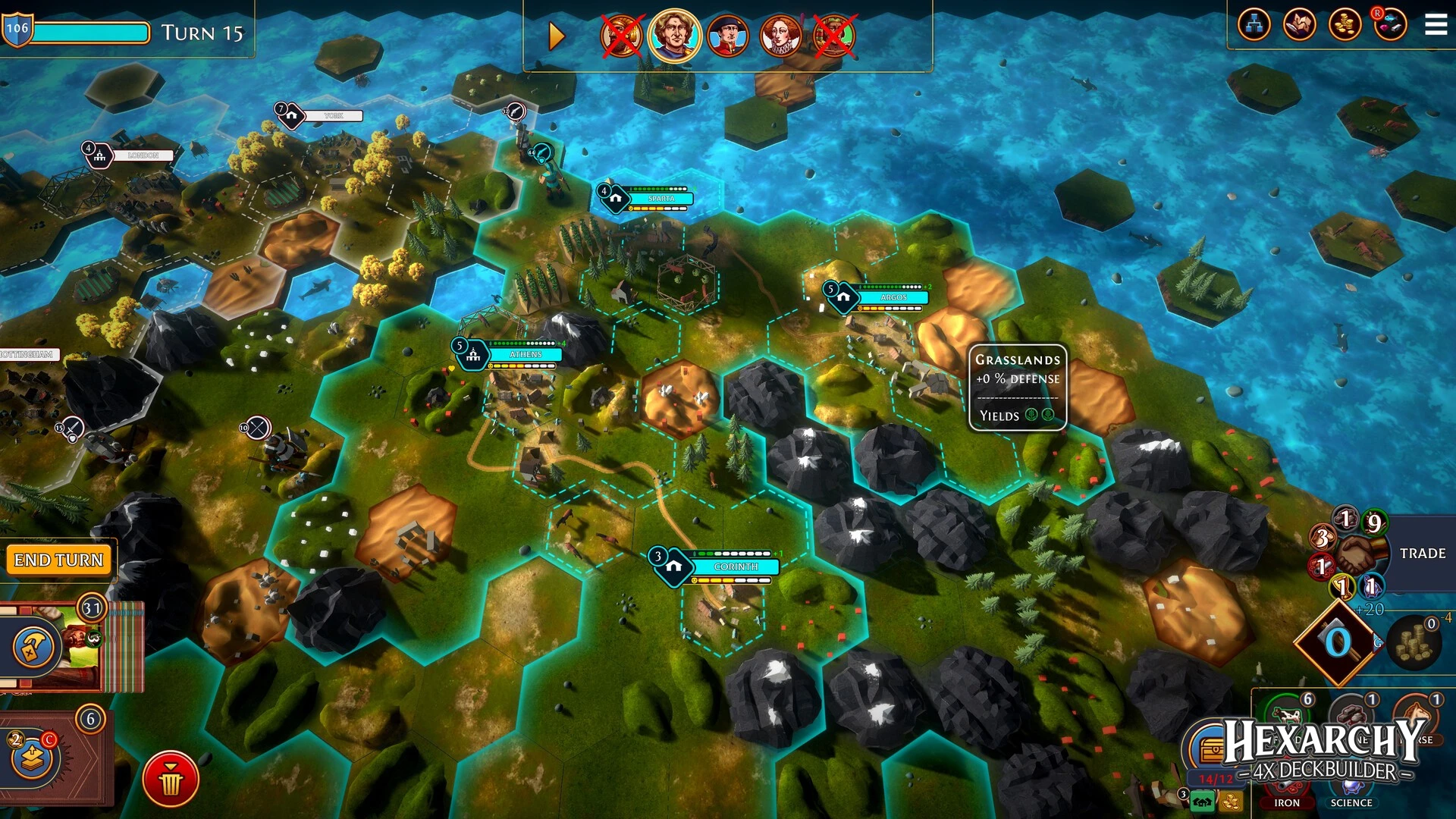Select the Corinth city banner
The image size is (1456, 819).
pos(735,566)
